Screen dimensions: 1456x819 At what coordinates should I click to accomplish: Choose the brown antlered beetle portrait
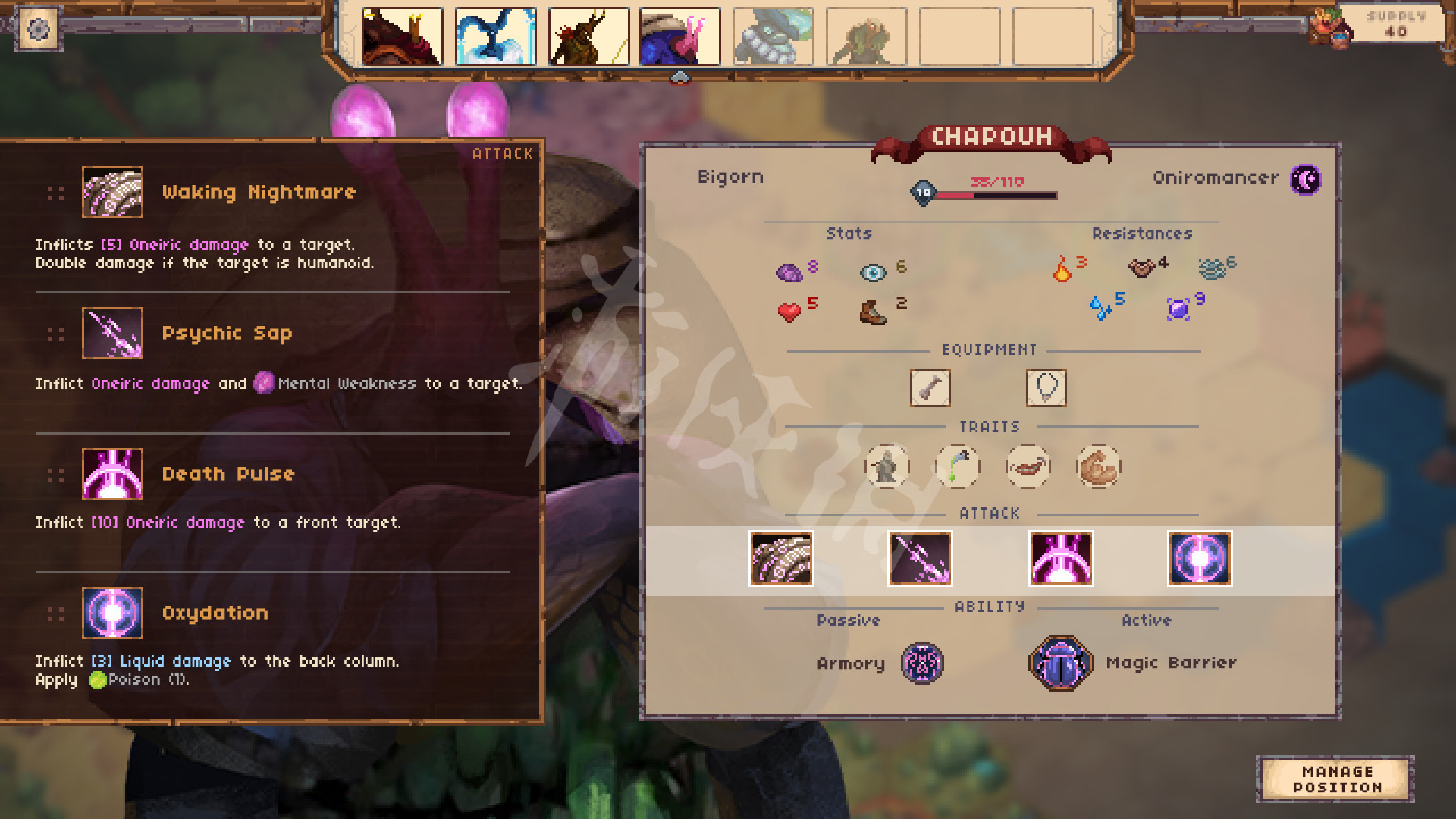(588, 36)
